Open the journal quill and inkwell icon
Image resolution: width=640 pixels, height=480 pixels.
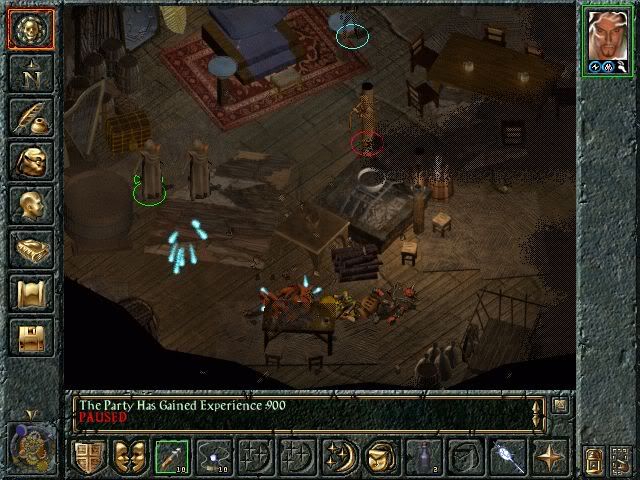tap(29, 117)
